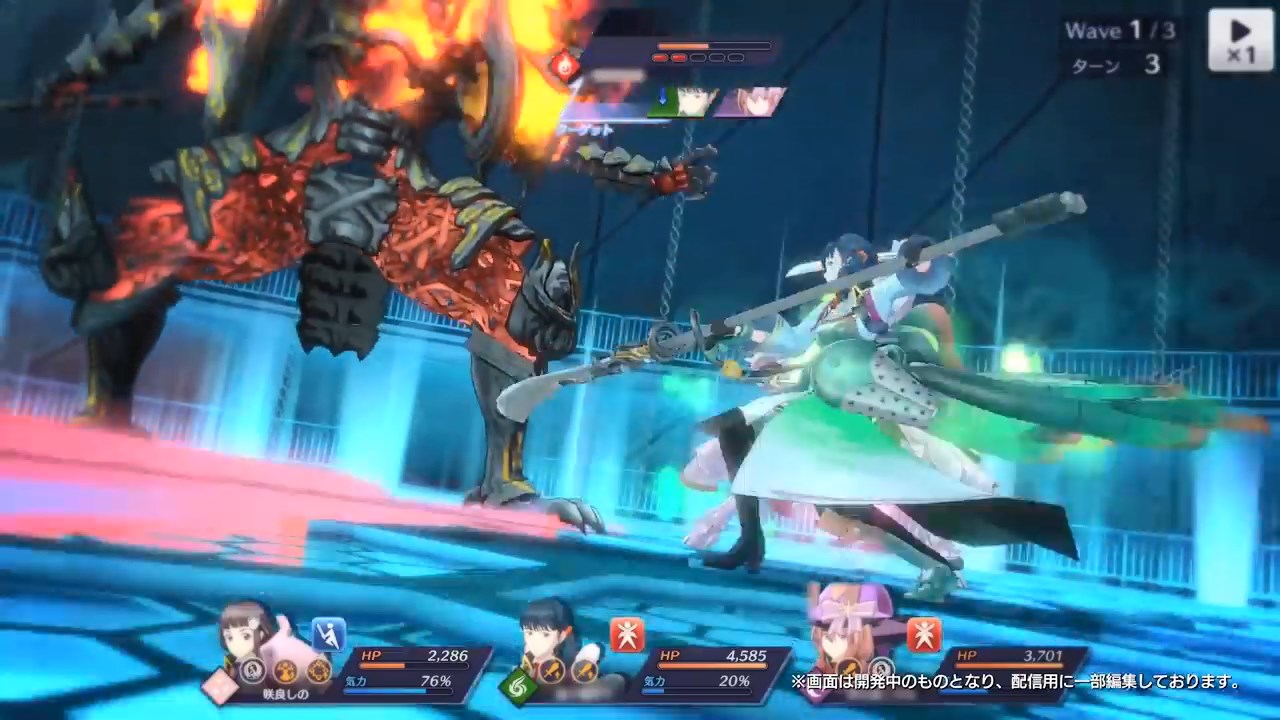This screenshot has width=1280, height=720.
Task: Tap the blue skill icon above 咲良しの
Action: click(x=328, y=634)
